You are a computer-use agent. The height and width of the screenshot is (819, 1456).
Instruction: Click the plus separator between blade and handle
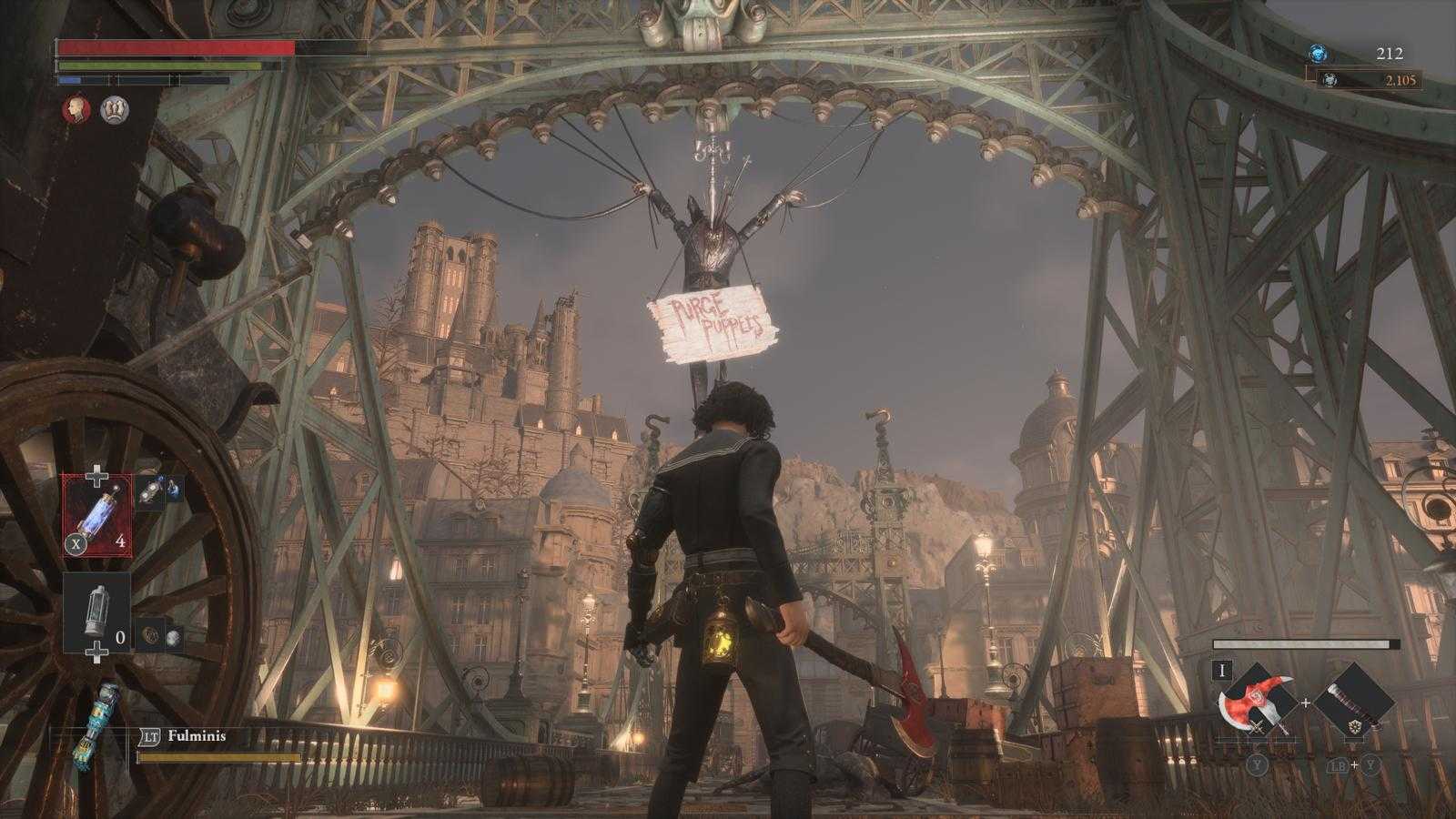pyautogui.click(x=1308, y=701)
